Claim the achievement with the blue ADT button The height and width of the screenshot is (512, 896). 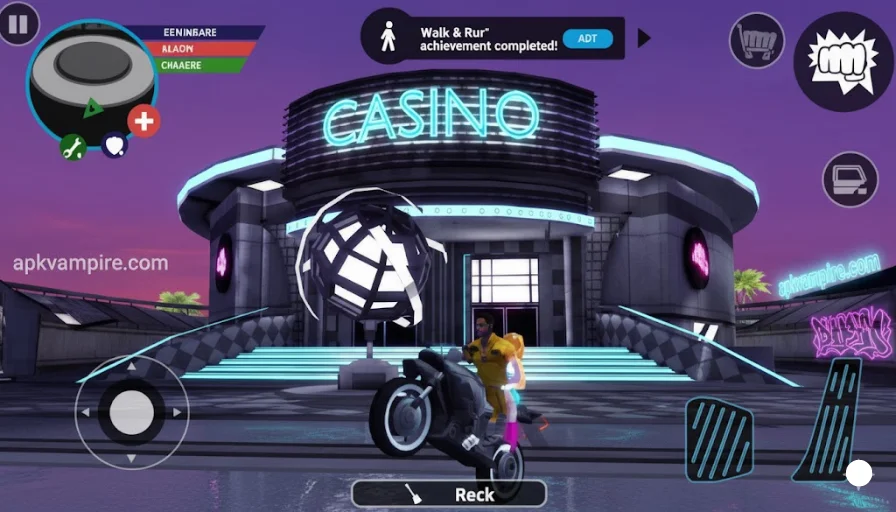coord(588,39)
